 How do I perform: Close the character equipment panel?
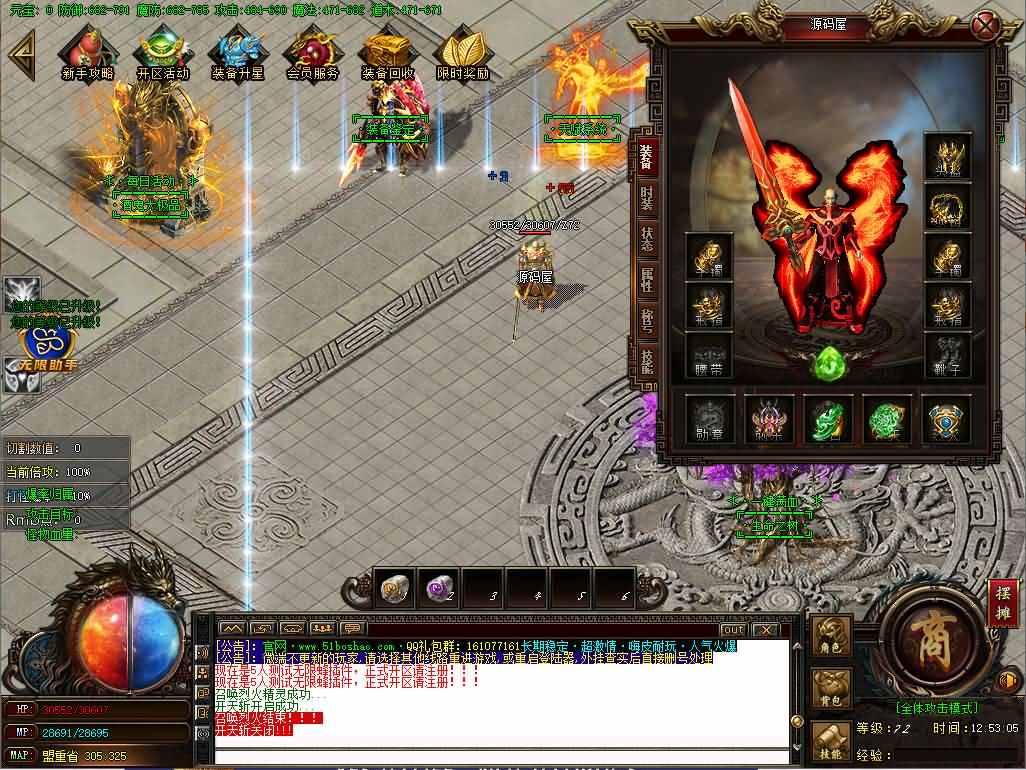(986, 25)
